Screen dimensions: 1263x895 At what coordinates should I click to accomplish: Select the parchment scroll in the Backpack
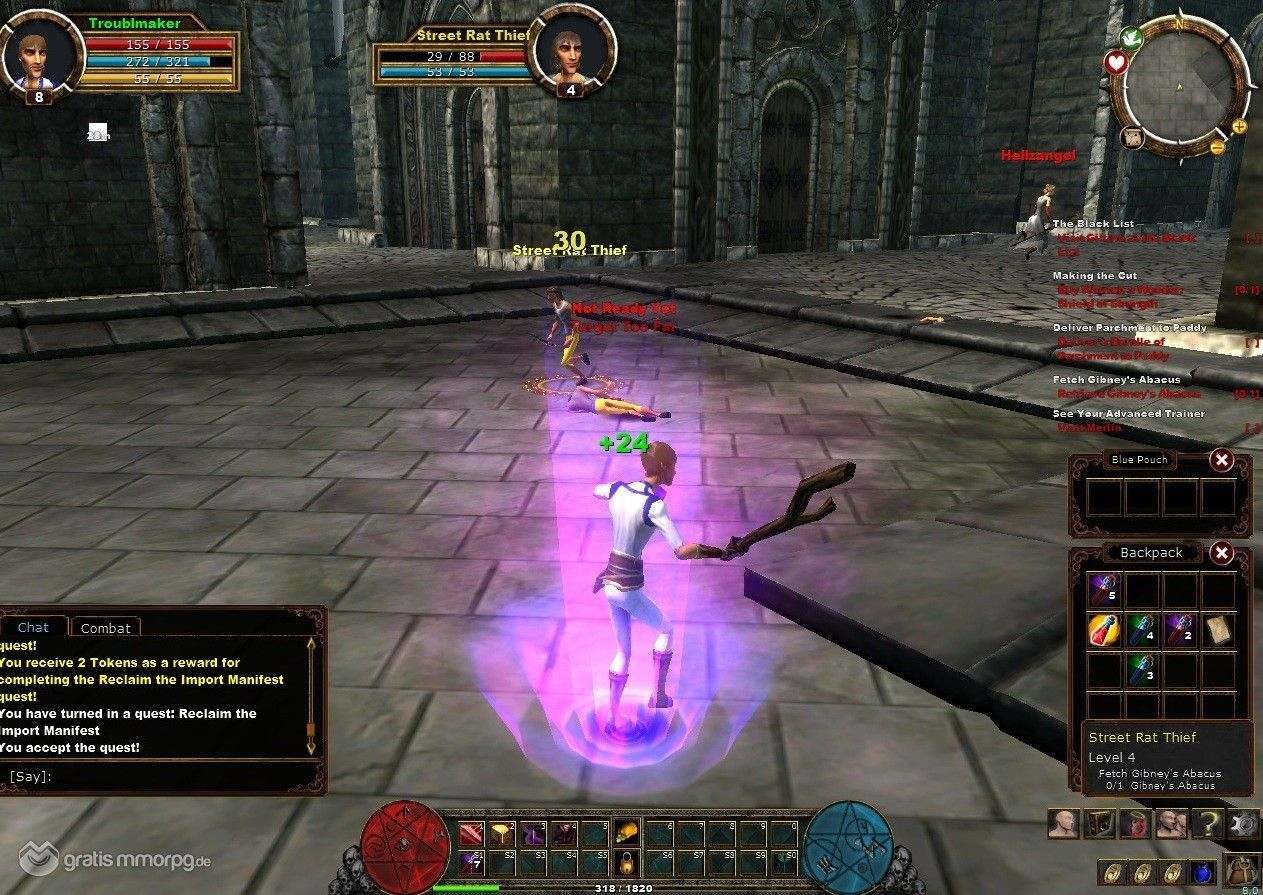pyautogui.click(x=1218, y=630)
